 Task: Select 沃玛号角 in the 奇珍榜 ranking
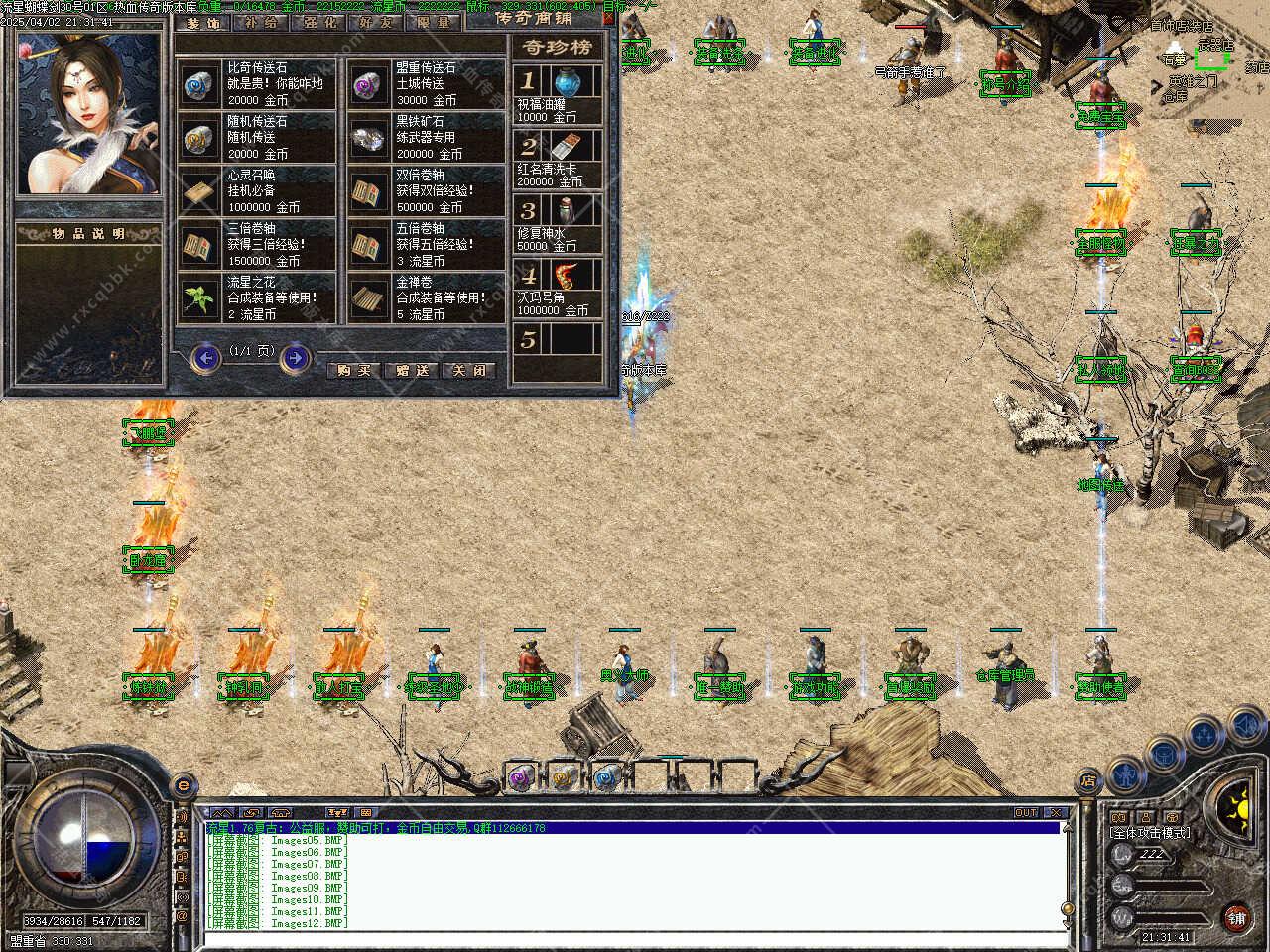coord(558,289)
